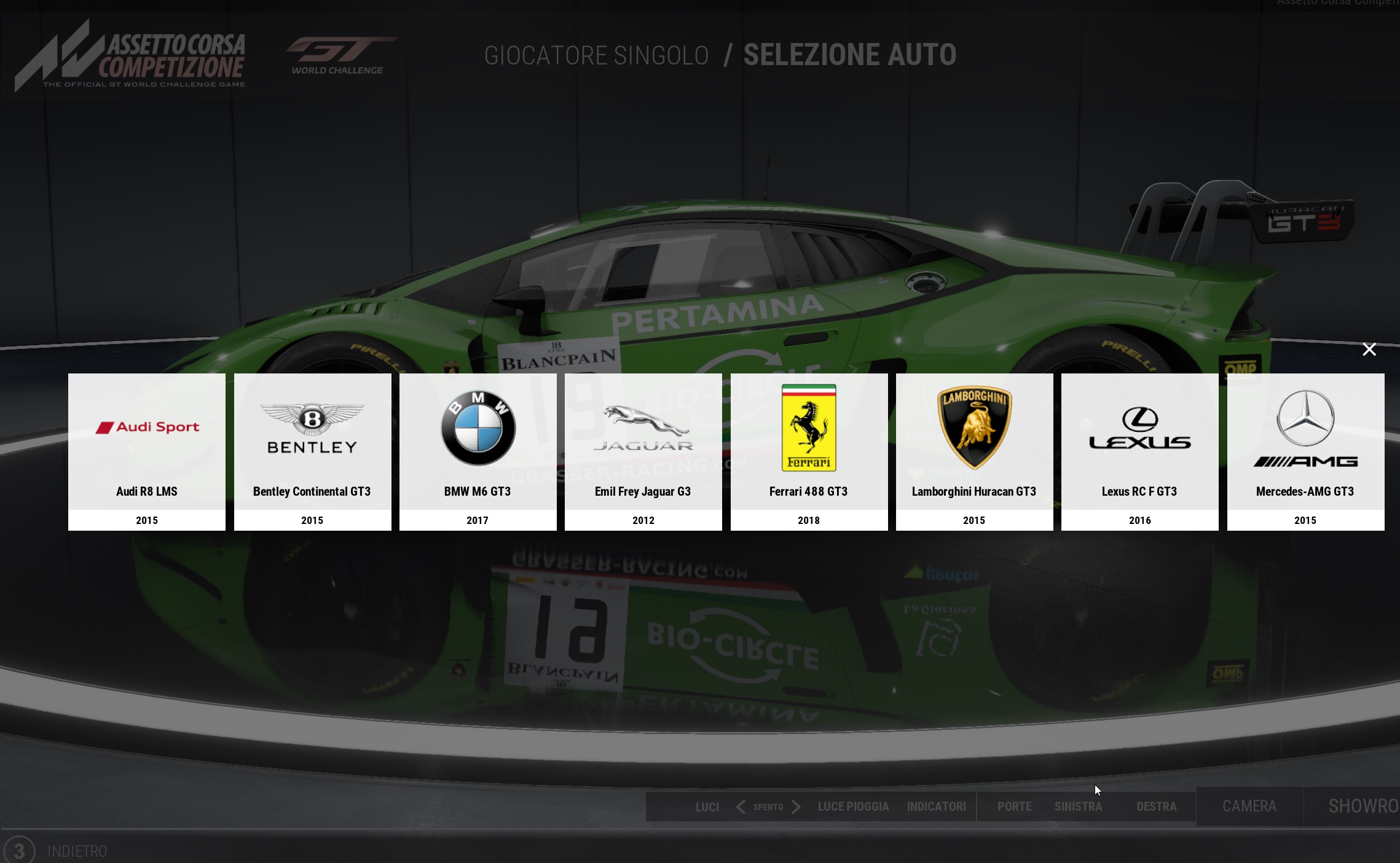Click the Luce Pioggia rain light button
1400x863 pixels.
tap(853, 806)
